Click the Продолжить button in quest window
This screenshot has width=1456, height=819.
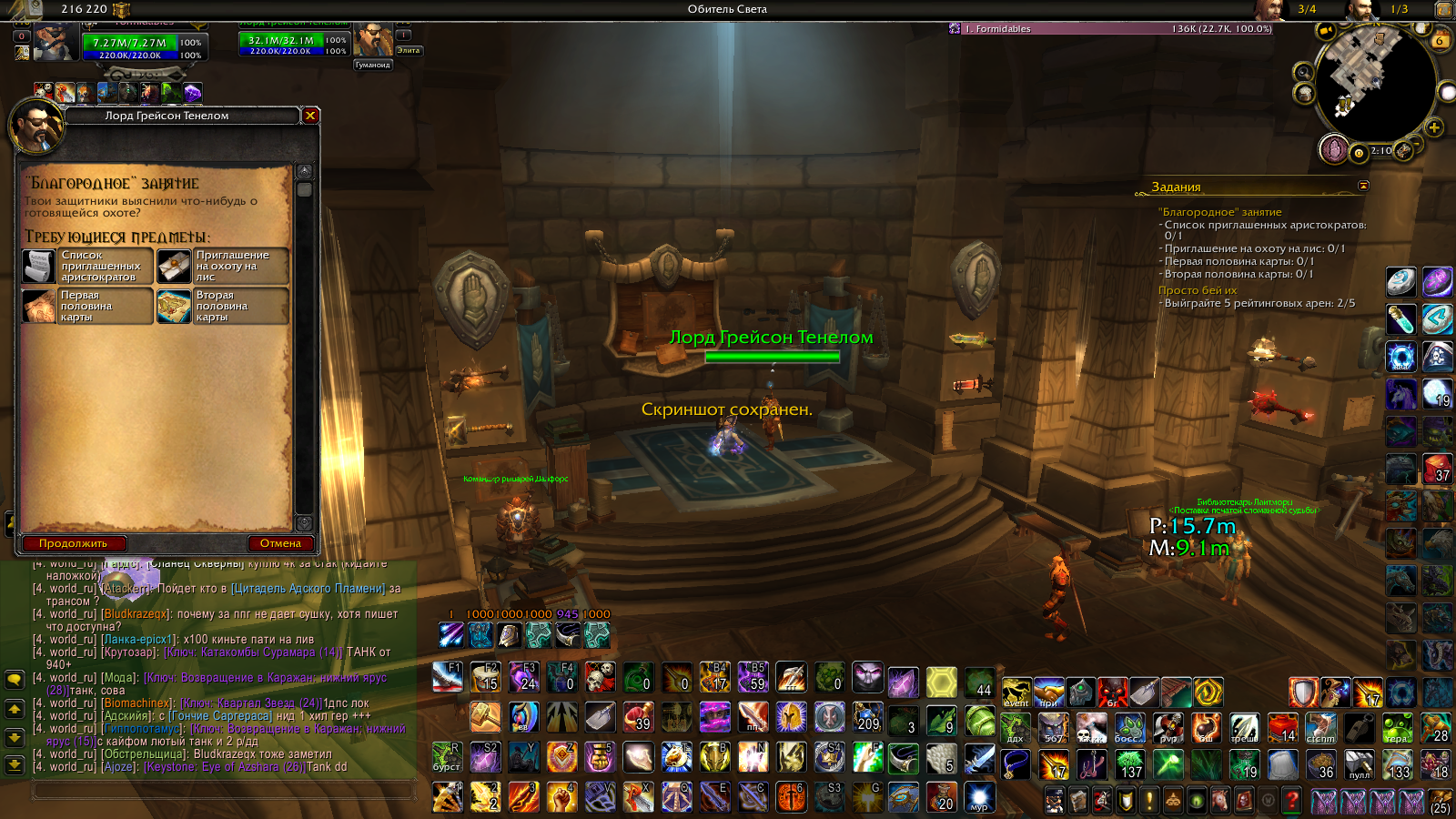73,543
